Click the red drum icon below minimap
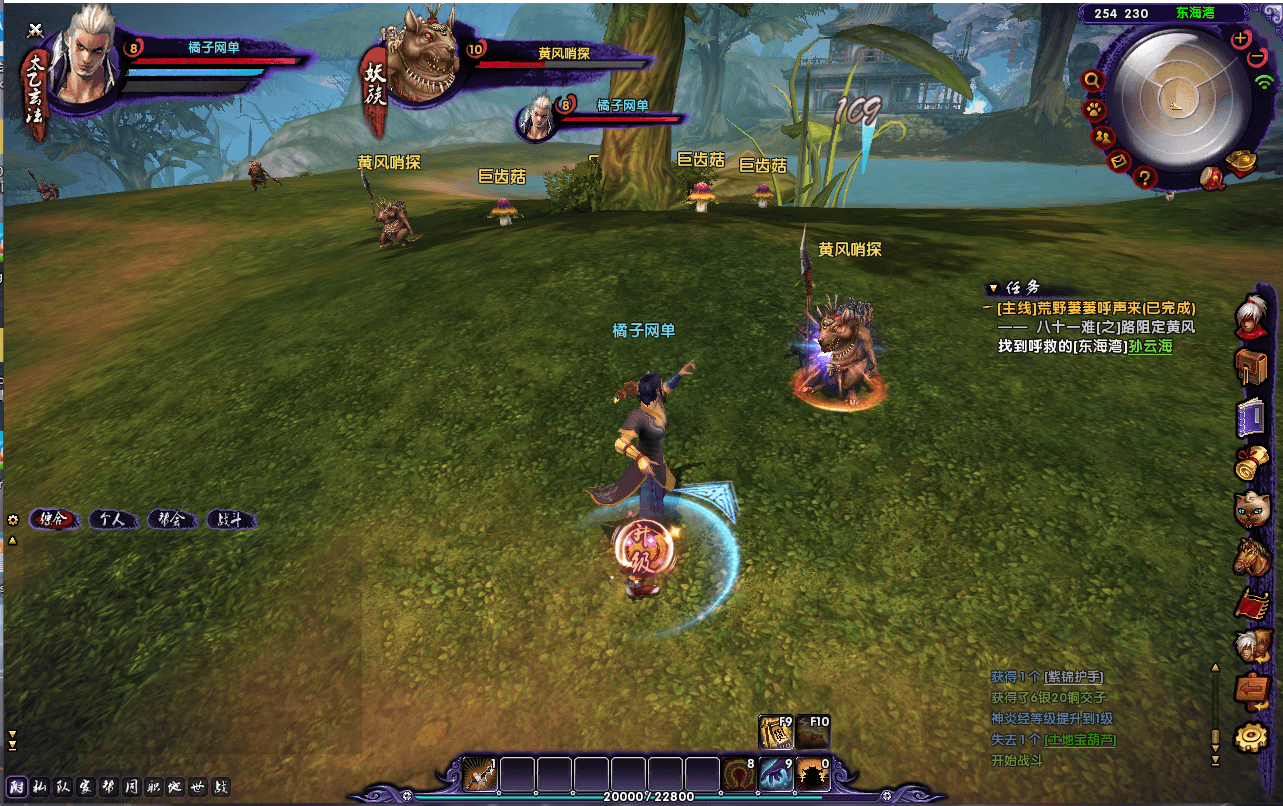Image resolution: width=1283 pixels, height=806 pixels. click(x=1214, y=178)
